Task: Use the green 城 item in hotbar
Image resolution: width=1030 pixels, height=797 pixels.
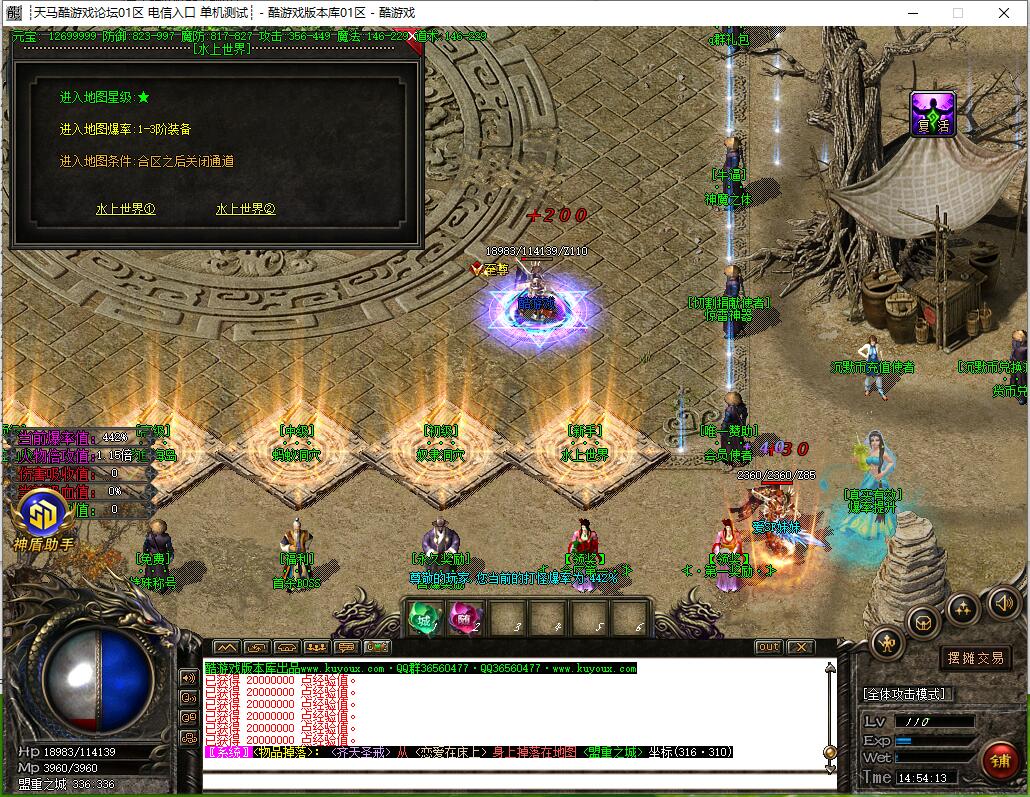Action: pyautogui.click(x=422, y=618)
